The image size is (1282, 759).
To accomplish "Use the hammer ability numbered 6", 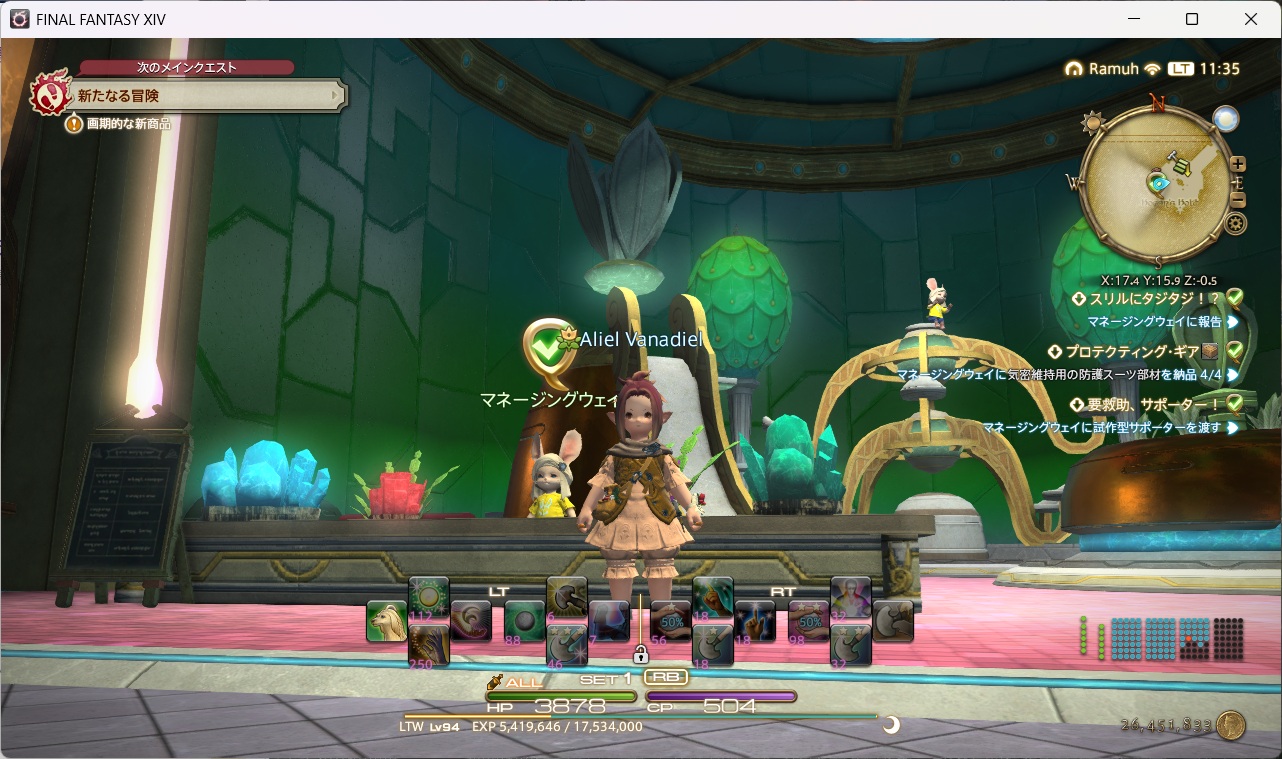I will [x=566, y=598].
